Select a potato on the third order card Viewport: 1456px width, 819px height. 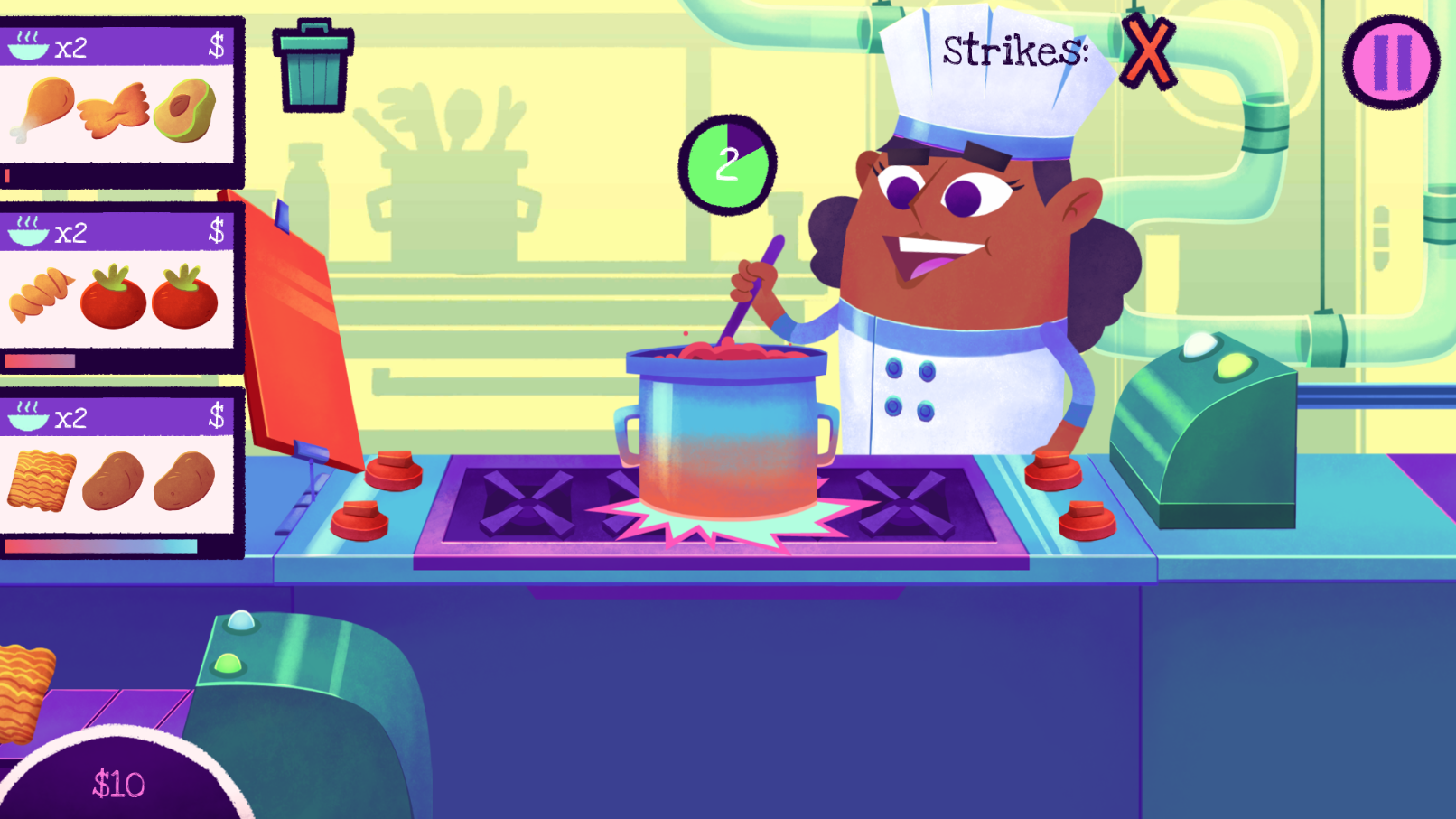click(x=113, y=481)
